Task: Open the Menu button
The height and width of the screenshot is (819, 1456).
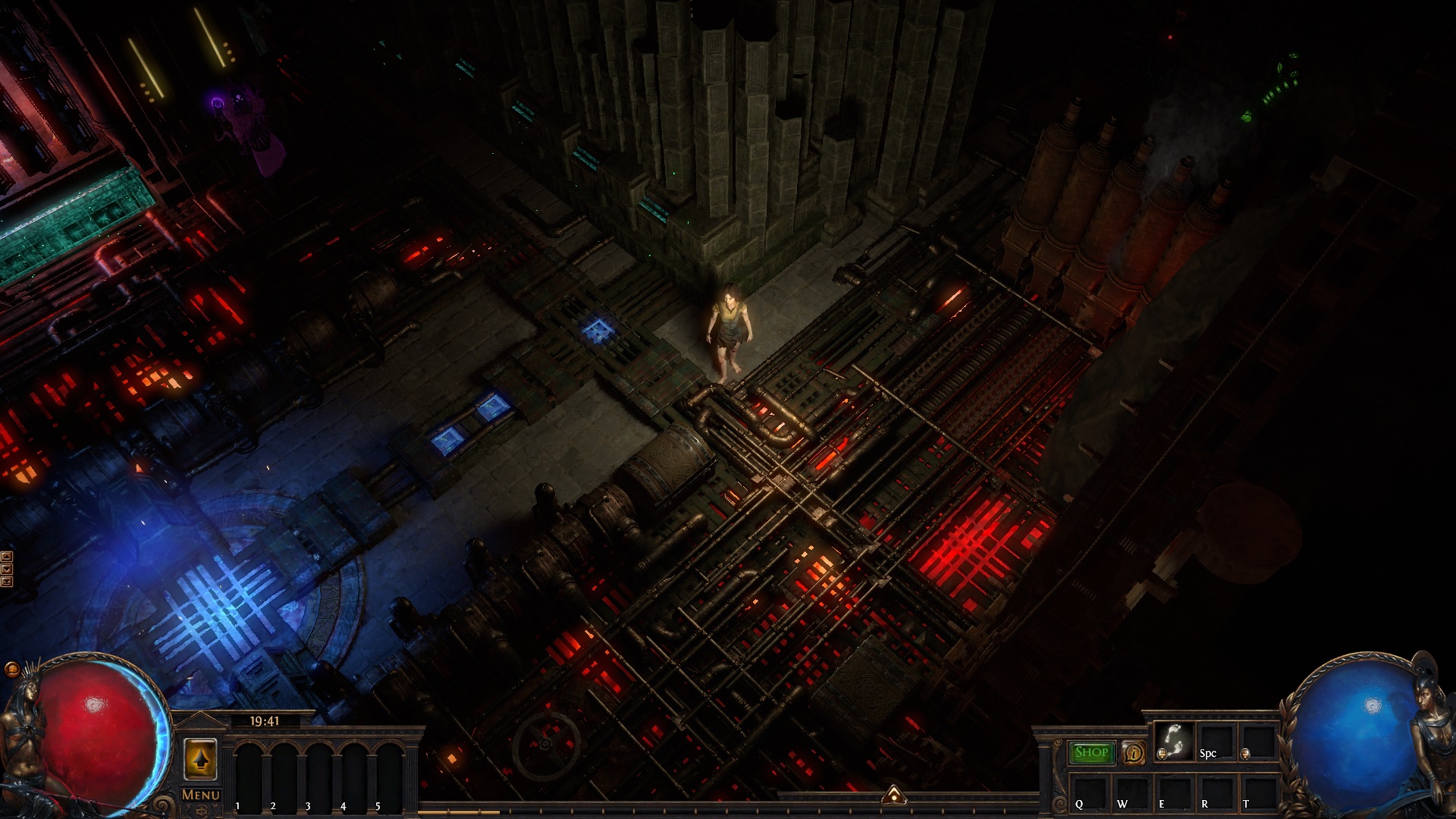Action: tap(201, 795)
